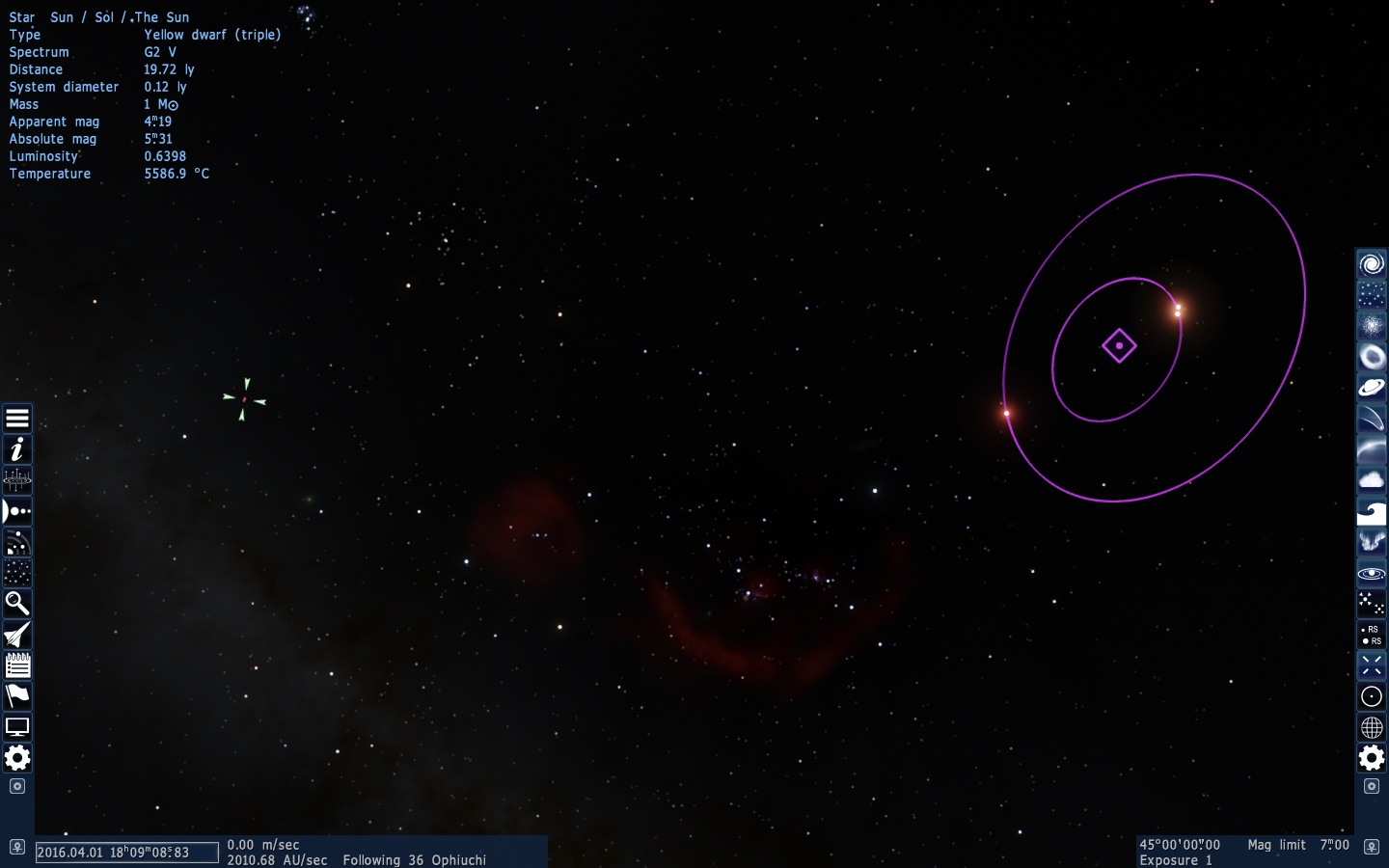
Task: Open the right toolbar gear settings
Action: point(1372,758)
